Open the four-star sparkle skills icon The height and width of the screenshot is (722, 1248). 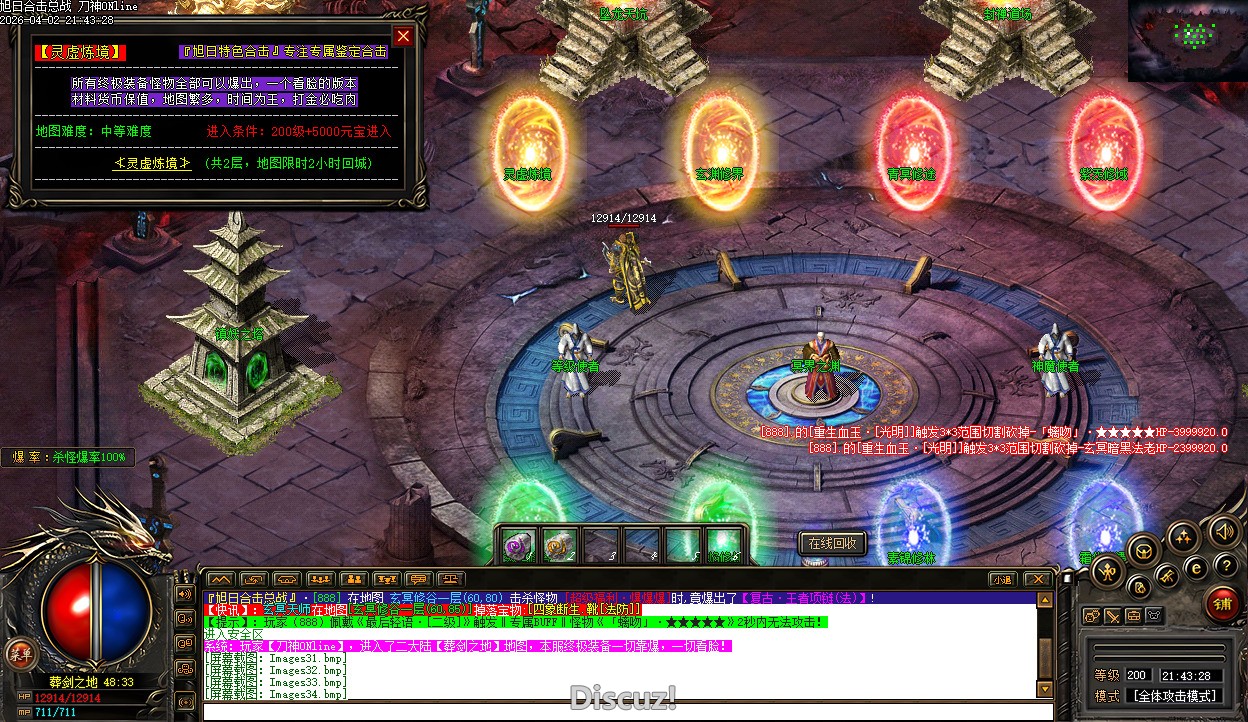(x=1182, y=538)
